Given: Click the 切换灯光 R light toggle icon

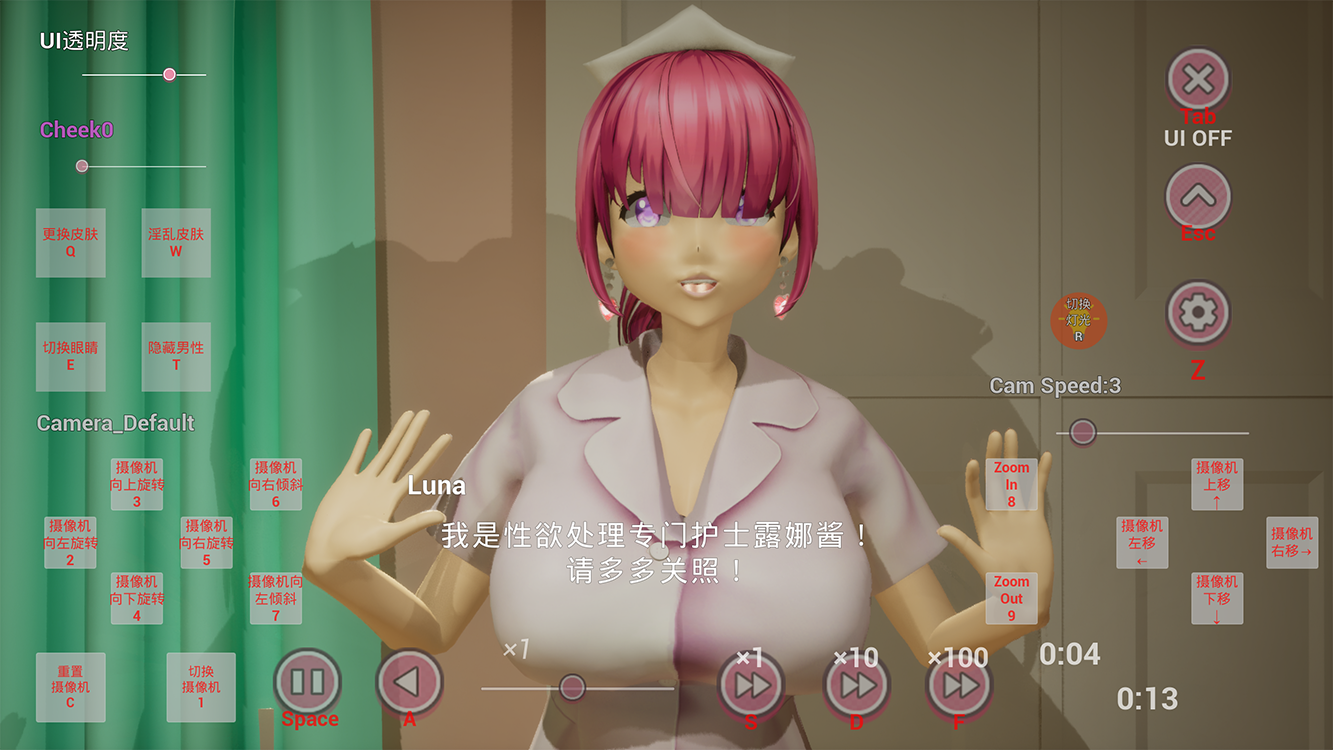Looking at the screenshot, I should pyautogui.click(x=1078, y=320).
